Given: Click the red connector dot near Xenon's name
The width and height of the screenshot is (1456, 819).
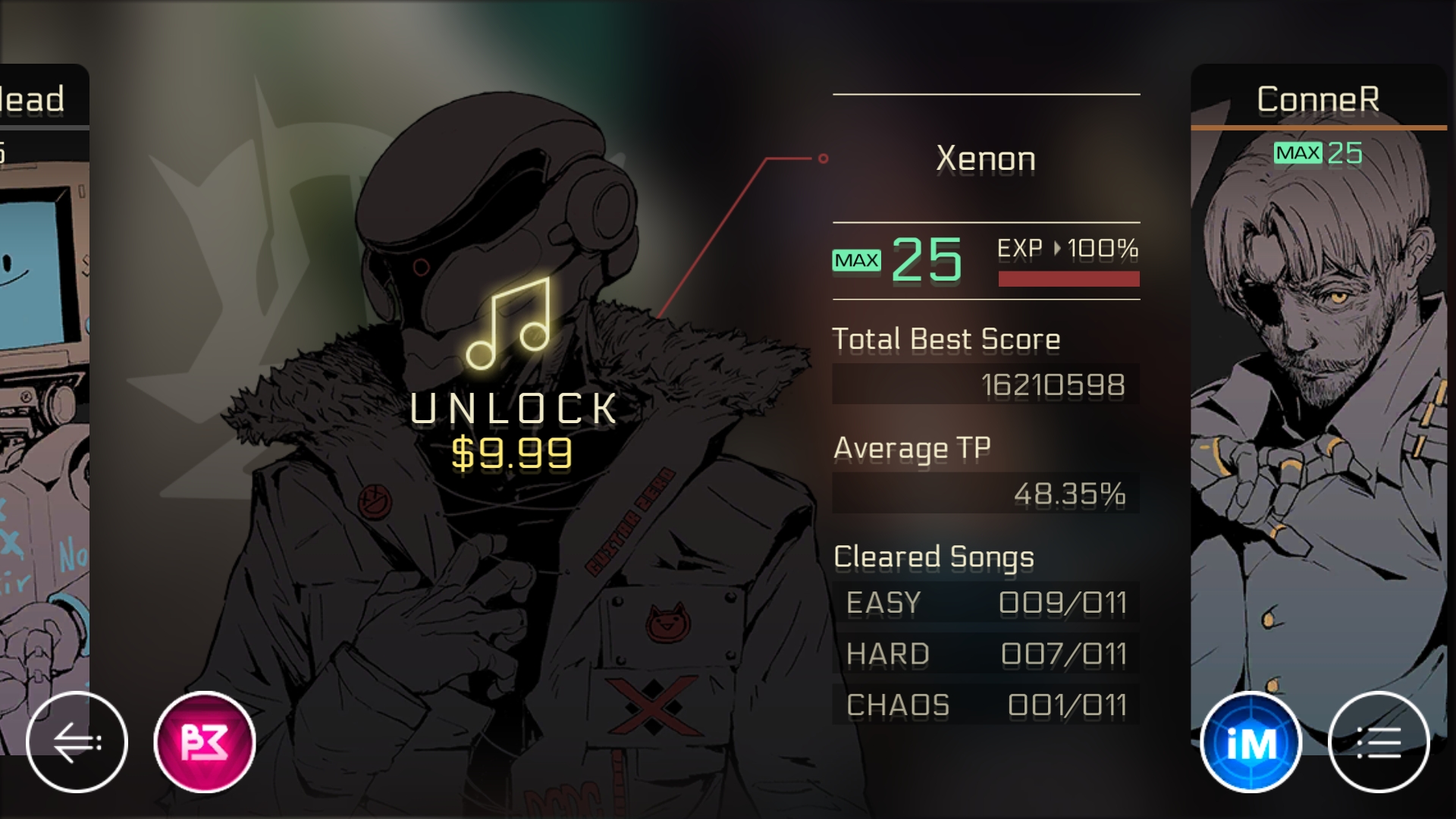Looking at the screenshot, I should click(824, 159).
